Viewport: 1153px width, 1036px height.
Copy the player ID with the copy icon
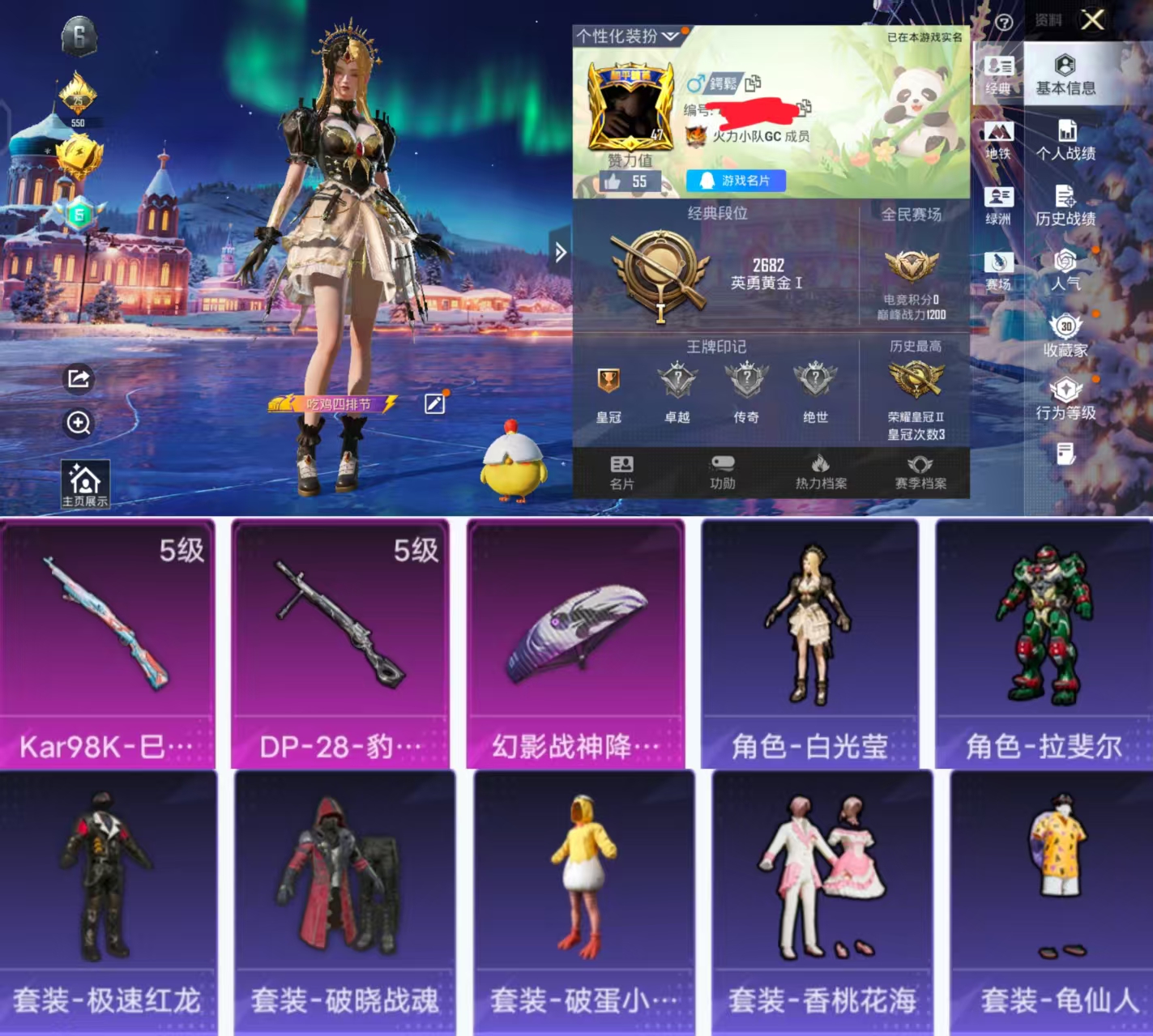coord(803,106)
